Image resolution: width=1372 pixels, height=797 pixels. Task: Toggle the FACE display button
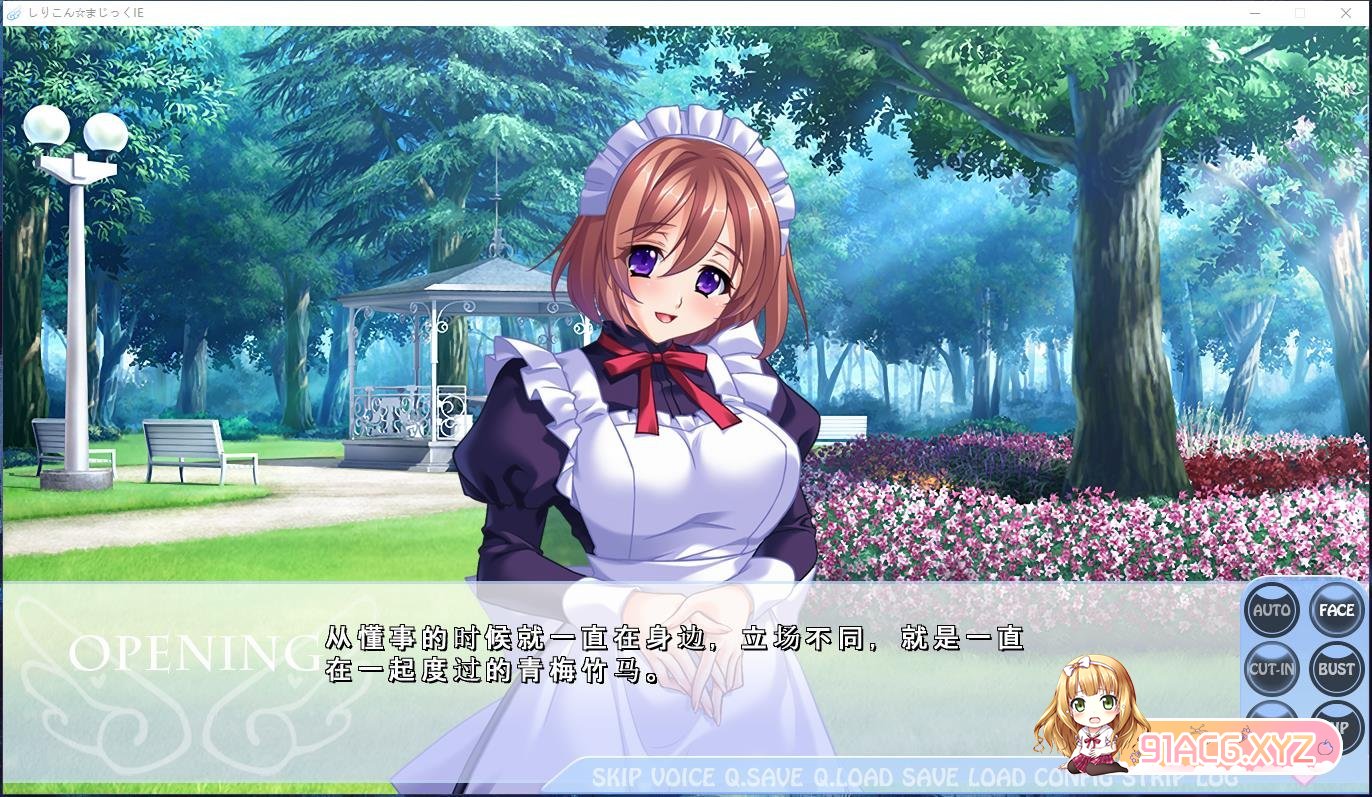[1336, 610]
